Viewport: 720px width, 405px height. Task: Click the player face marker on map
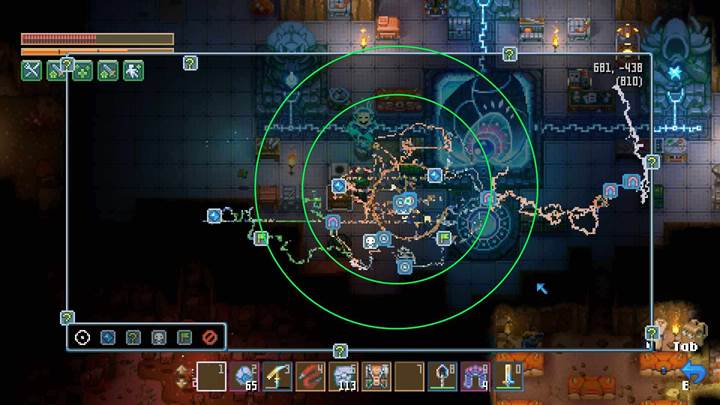click(x=404, y=203)
